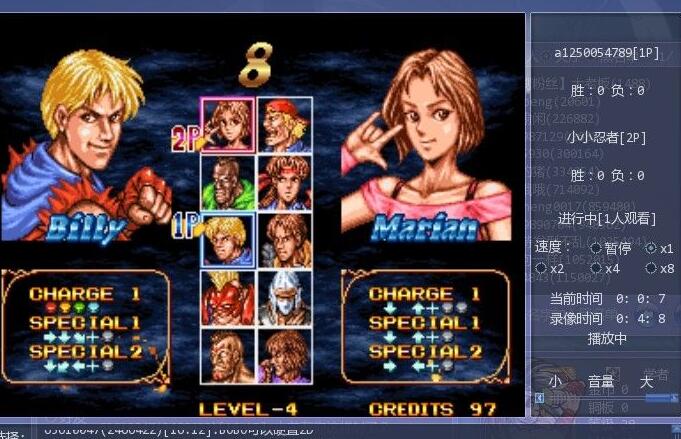This screenshot has height=439, width=681.
Task: Click the volume slider's right arrow
Action: (674, 398)
